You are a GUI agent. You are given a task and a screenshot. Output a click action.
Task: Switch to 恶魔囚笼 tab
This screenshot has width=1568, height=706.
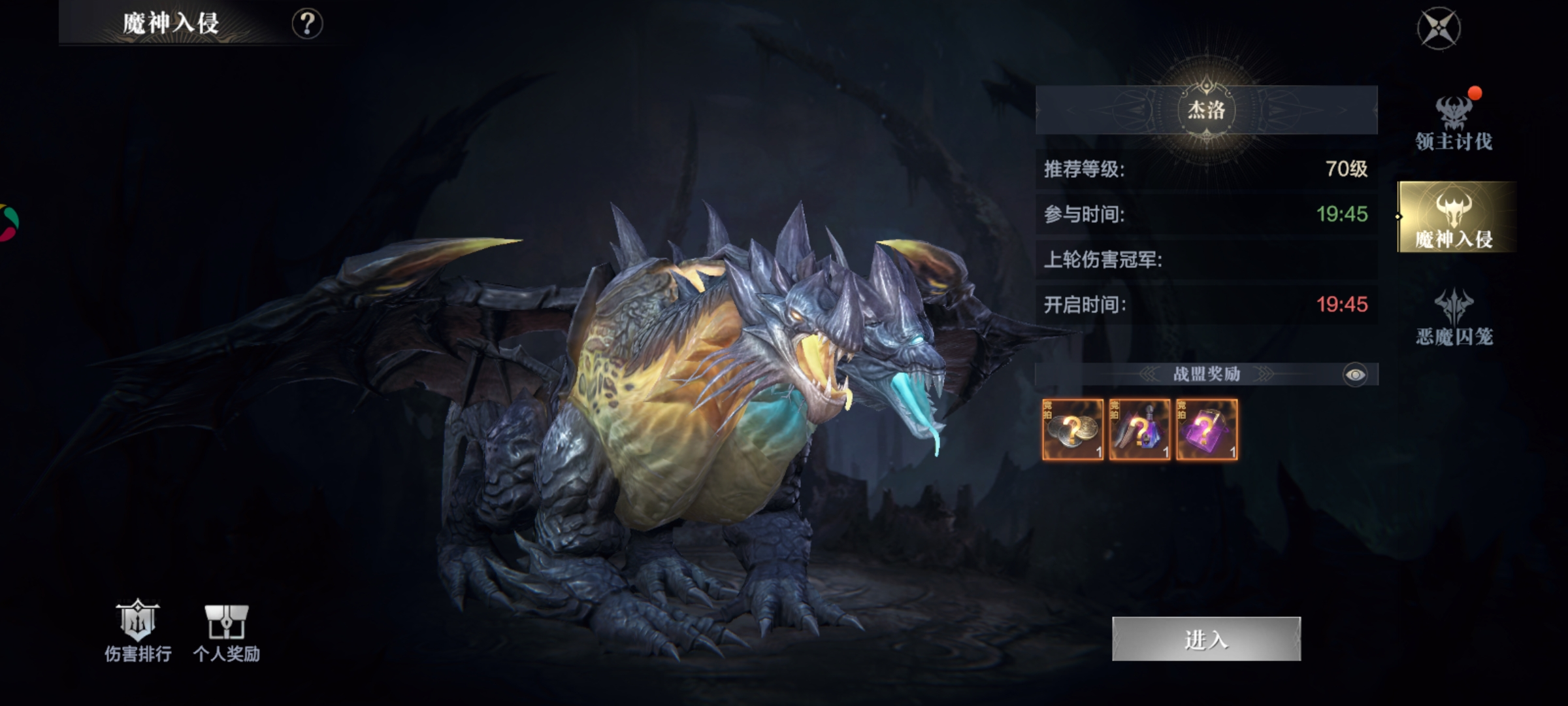click(x=1454, y=318)
